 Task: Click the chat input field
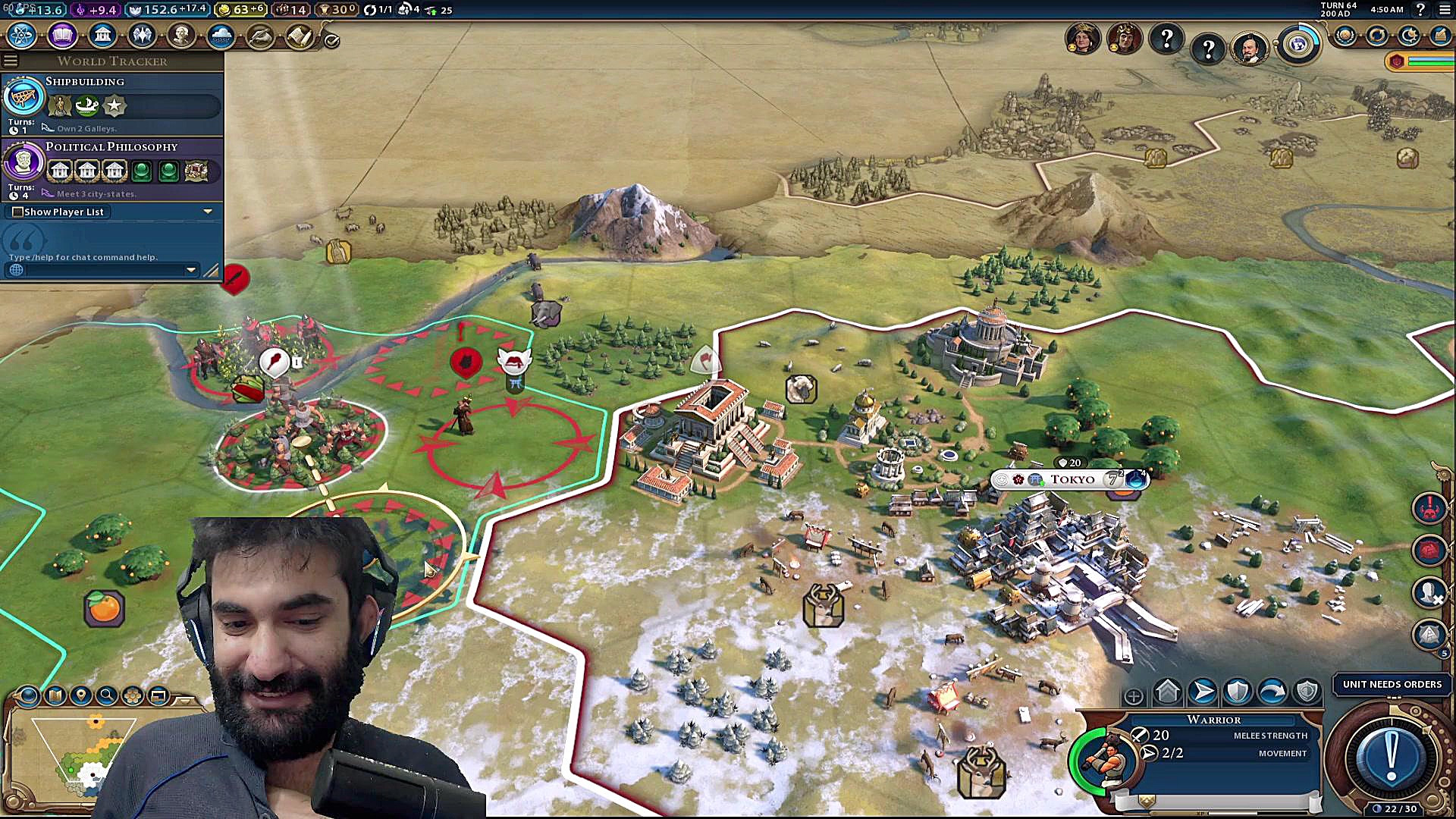point(102,270)
